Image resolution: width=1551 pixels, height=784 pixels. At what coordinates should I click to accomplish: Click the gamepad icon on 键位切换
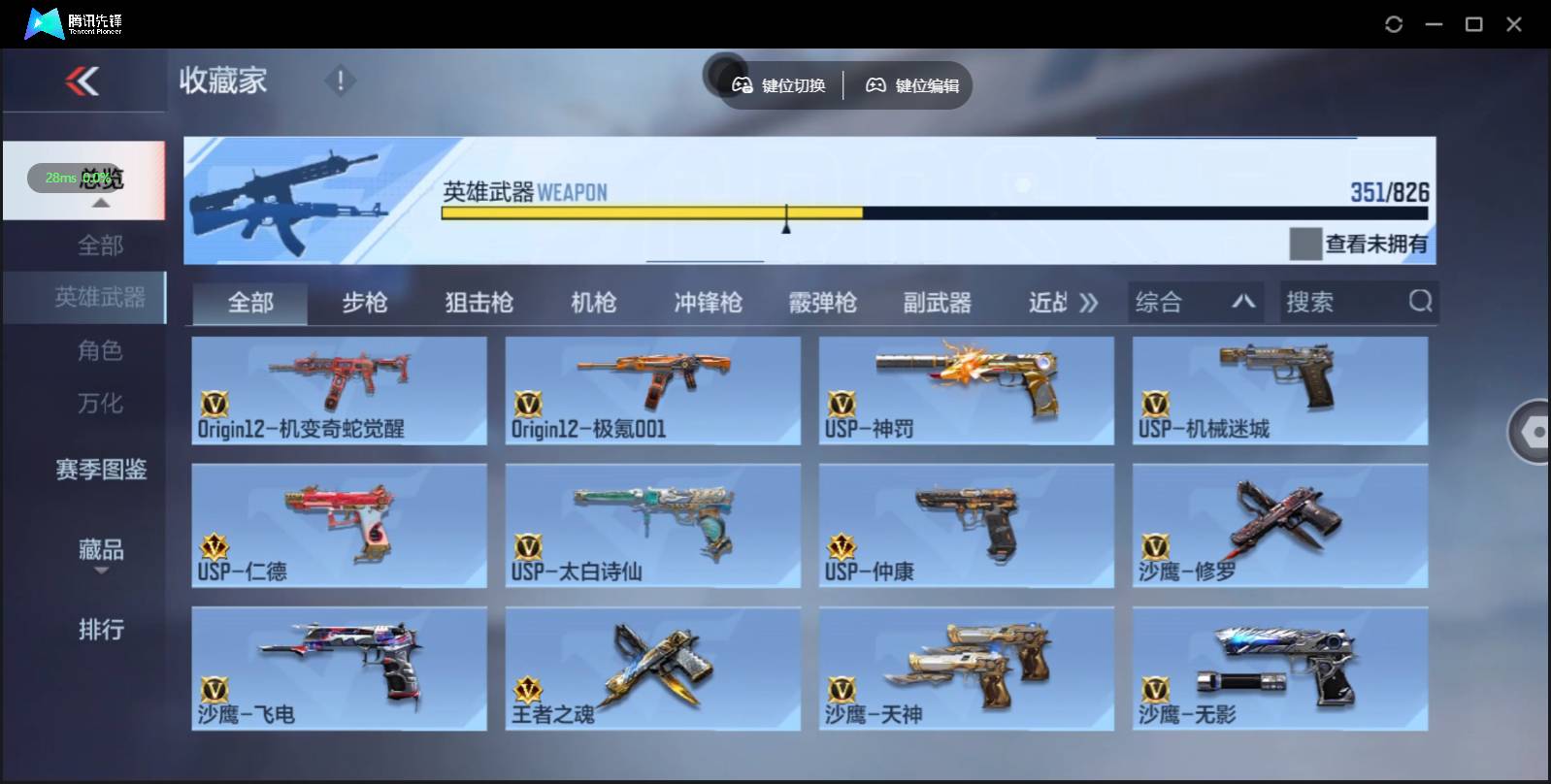(x=742, y=85)
